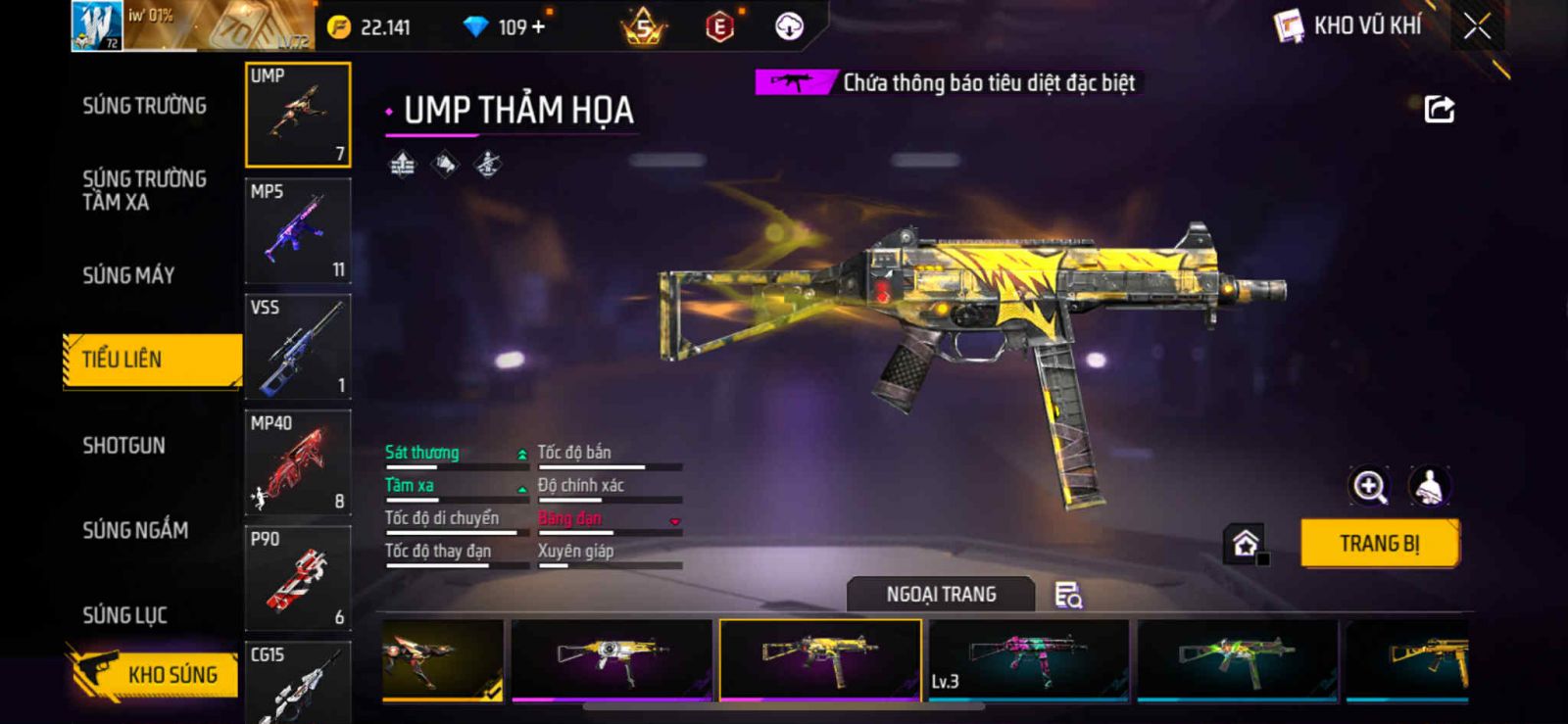Add diamonds with the plus button
The height and width of the screenshot is (724, 1568).
pos(537,27)
